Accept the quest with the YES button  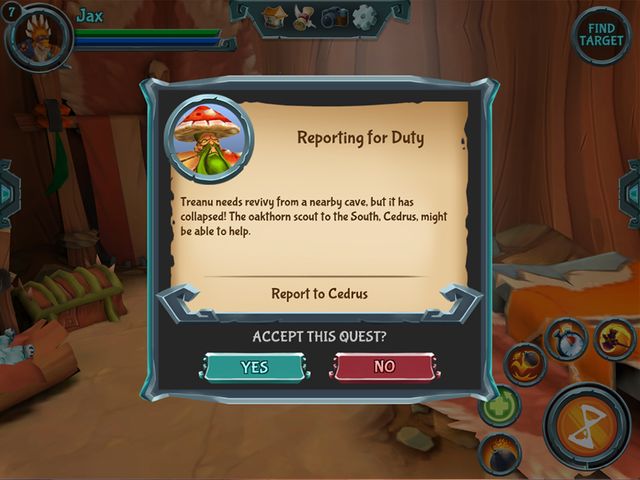(x=255, y=367)
